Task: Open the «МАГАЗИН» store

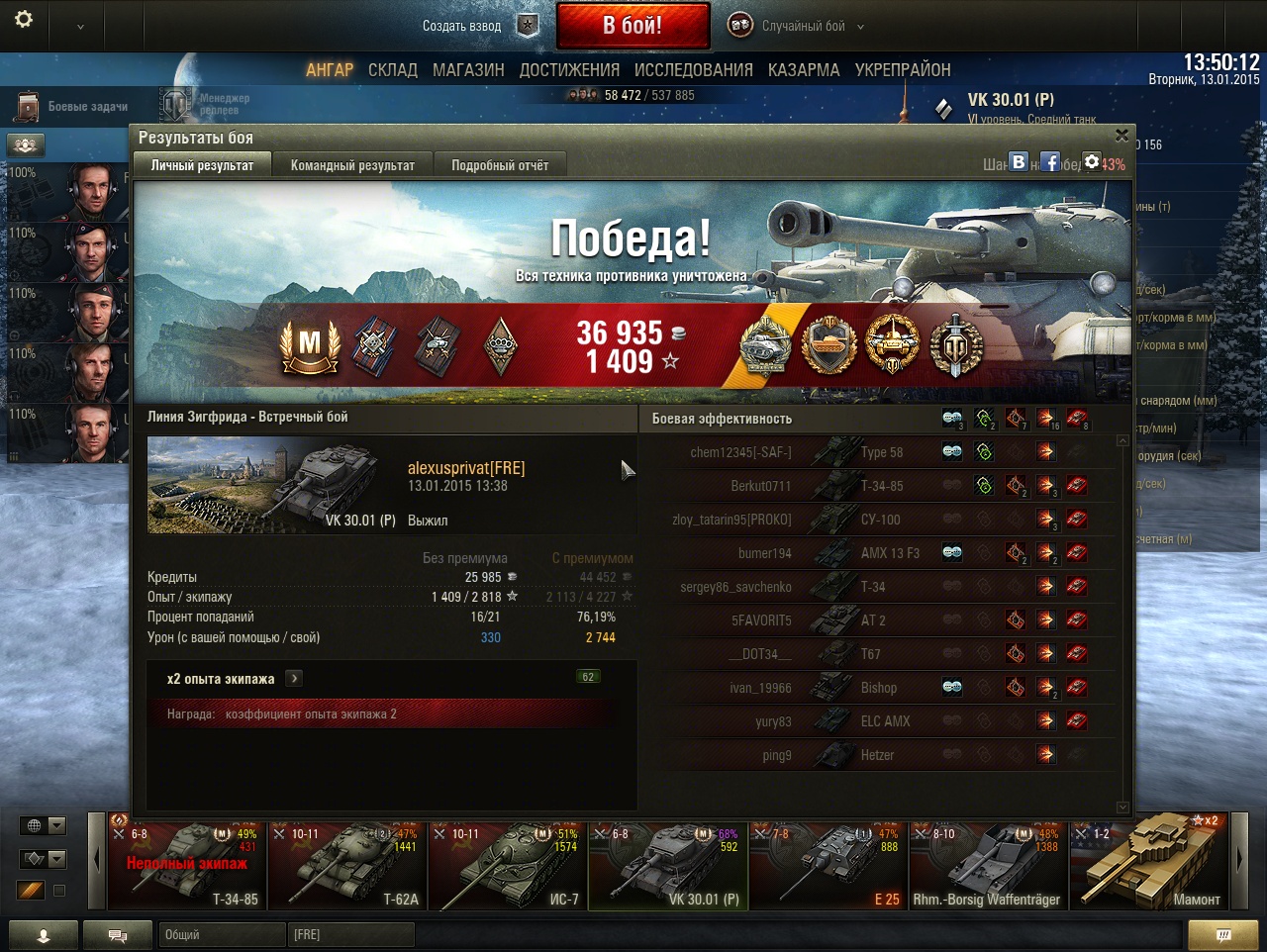Action: point(468,70)
